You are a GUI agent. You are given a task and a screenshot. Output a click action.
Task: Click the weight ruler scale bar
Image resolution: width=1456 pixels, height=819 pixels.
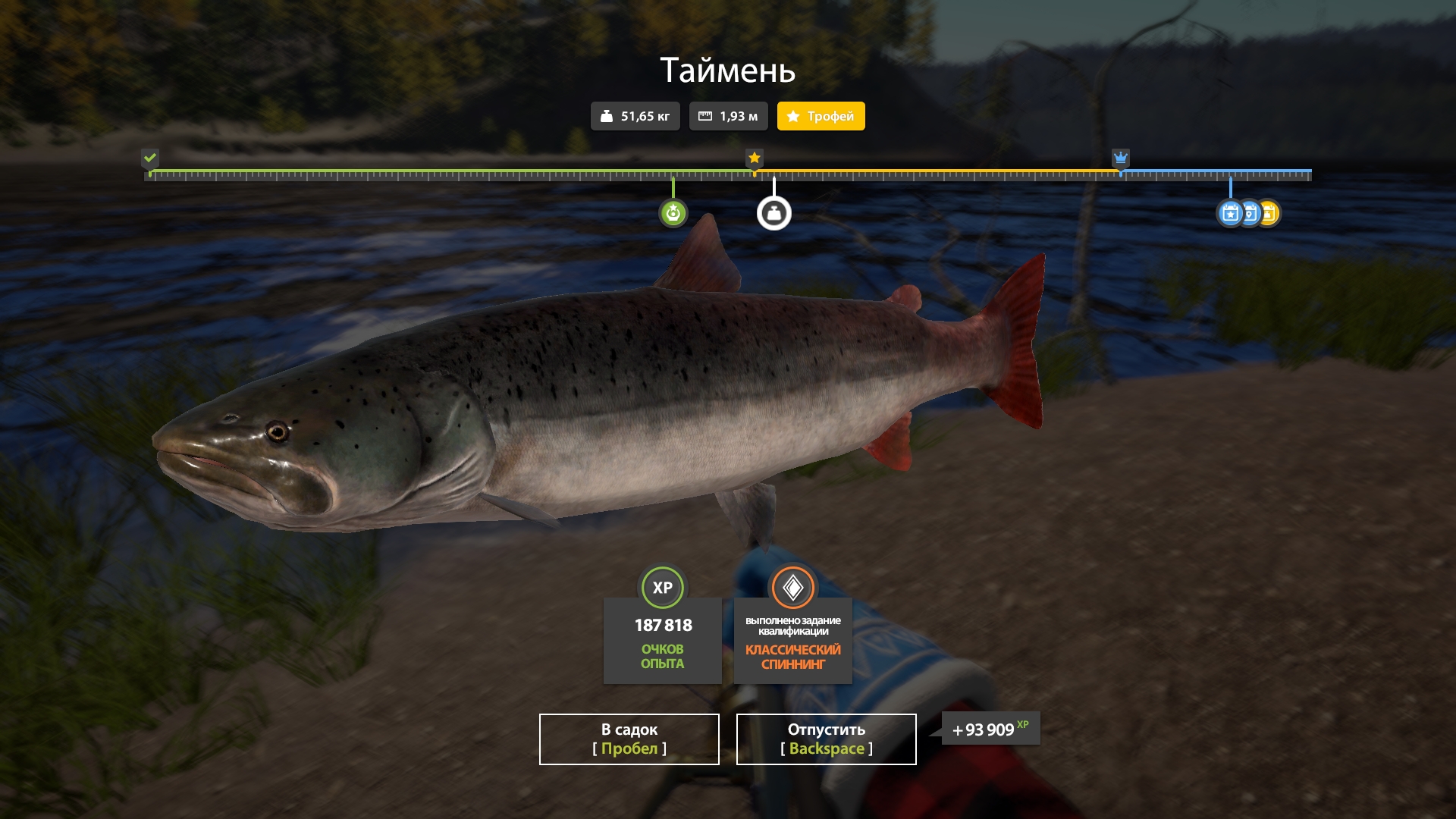(728, 175)
